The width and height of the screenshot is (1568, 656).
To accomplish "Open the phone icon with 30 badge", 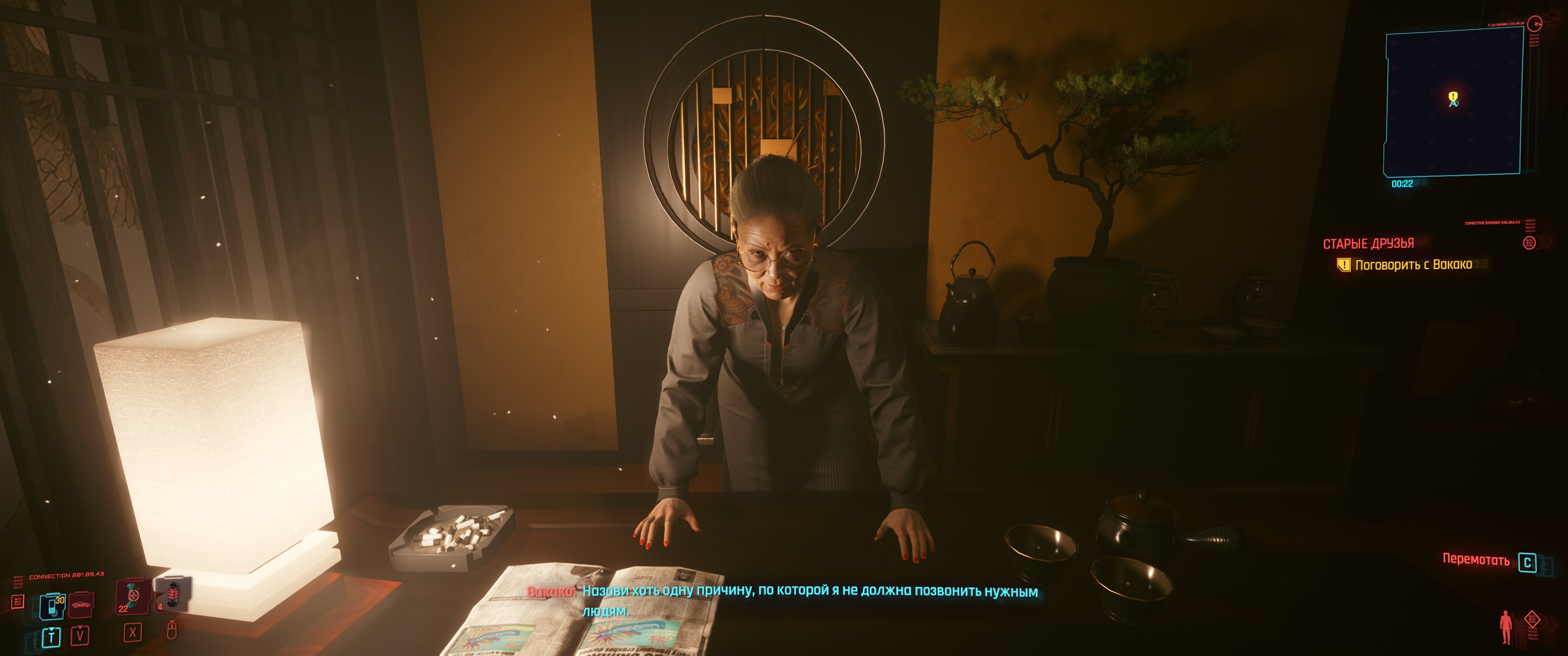I will [52, 606].
